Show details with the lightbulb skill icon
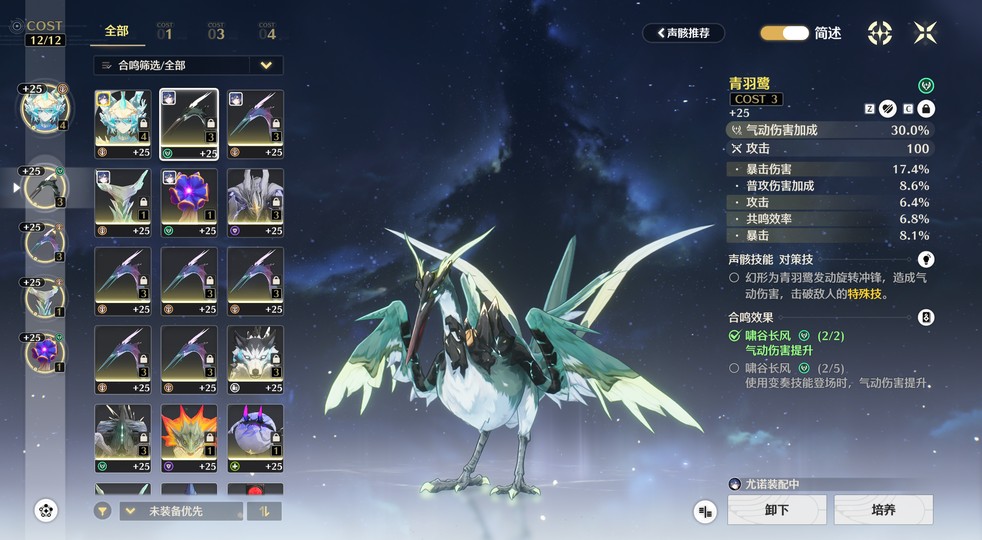The image size is (982, 540). [926, 259]
